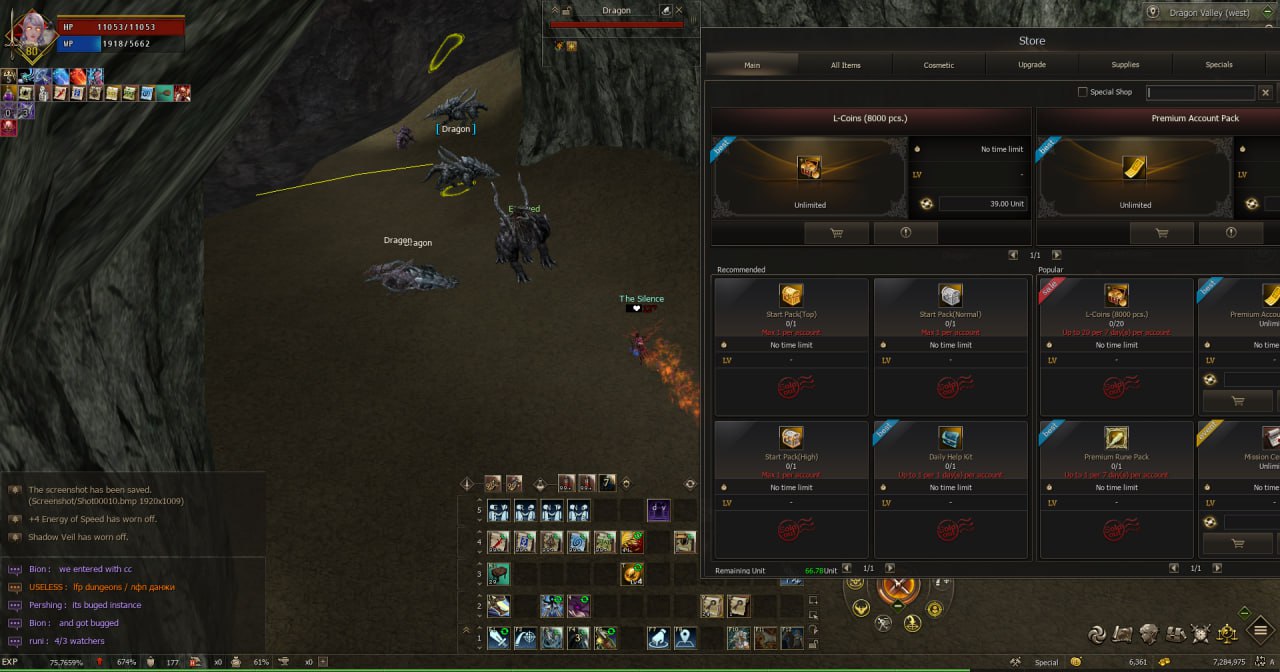Show the Supplies store category
Image resolution: width=1280 pixels, height=672 pixels.
[1125, 65]
